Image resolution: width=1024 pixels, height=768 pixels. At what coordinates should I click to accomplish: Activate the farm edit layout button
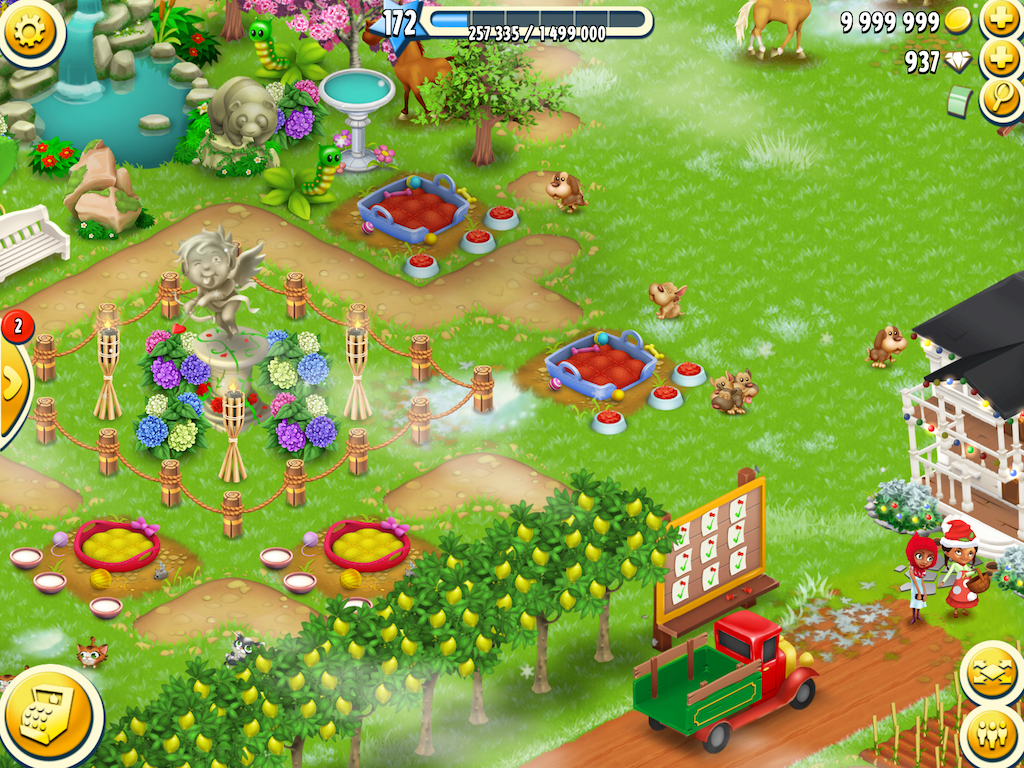tap(991, 675)
